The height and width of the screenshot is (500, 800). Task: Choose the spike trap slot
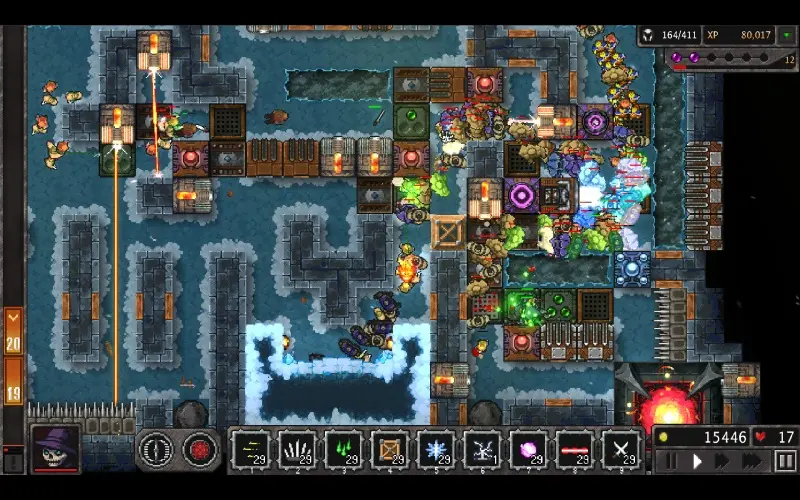tap(296, 450)
